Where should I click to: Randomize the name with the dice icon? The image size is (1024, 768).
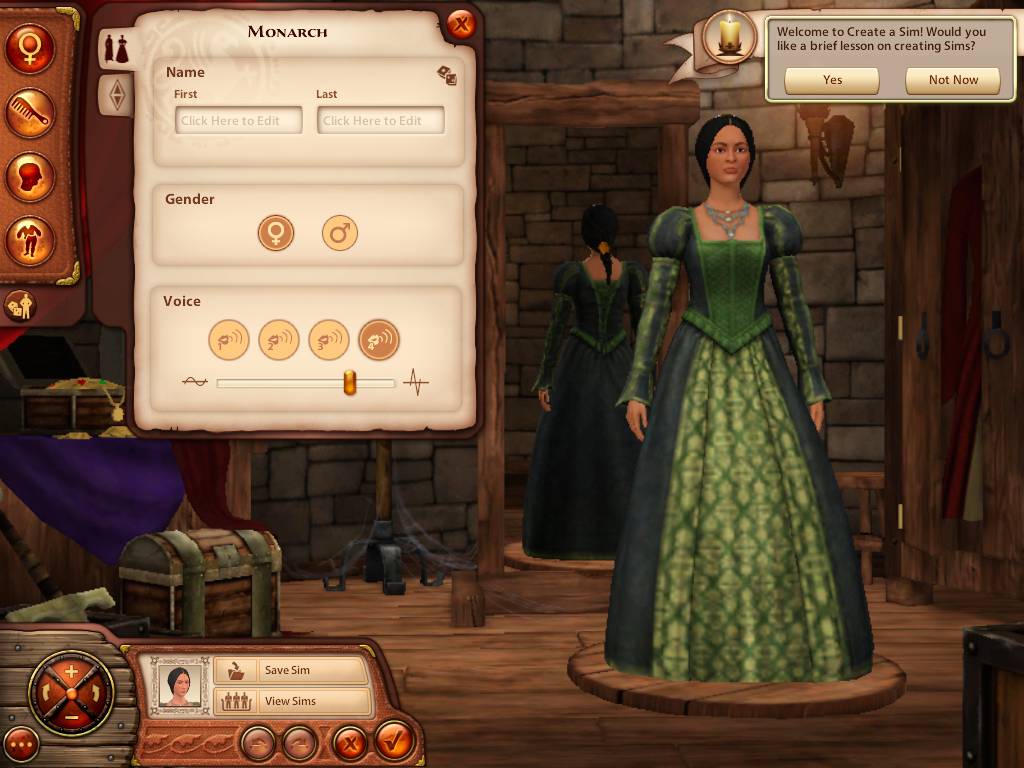tap(446, 75)
